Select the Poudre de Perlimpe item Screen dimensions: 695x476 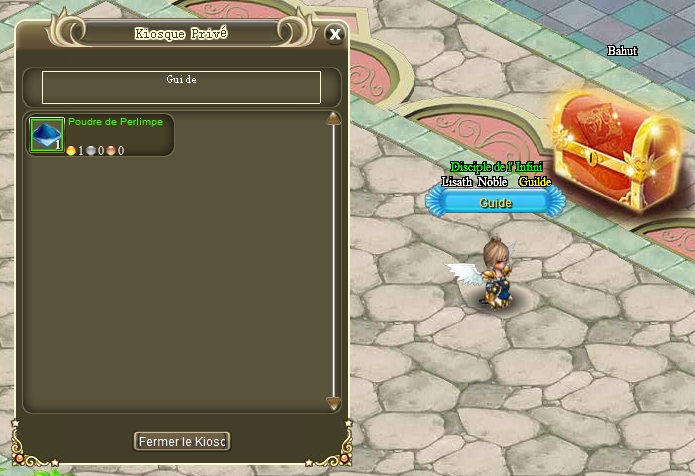click(x=46, y=135)
